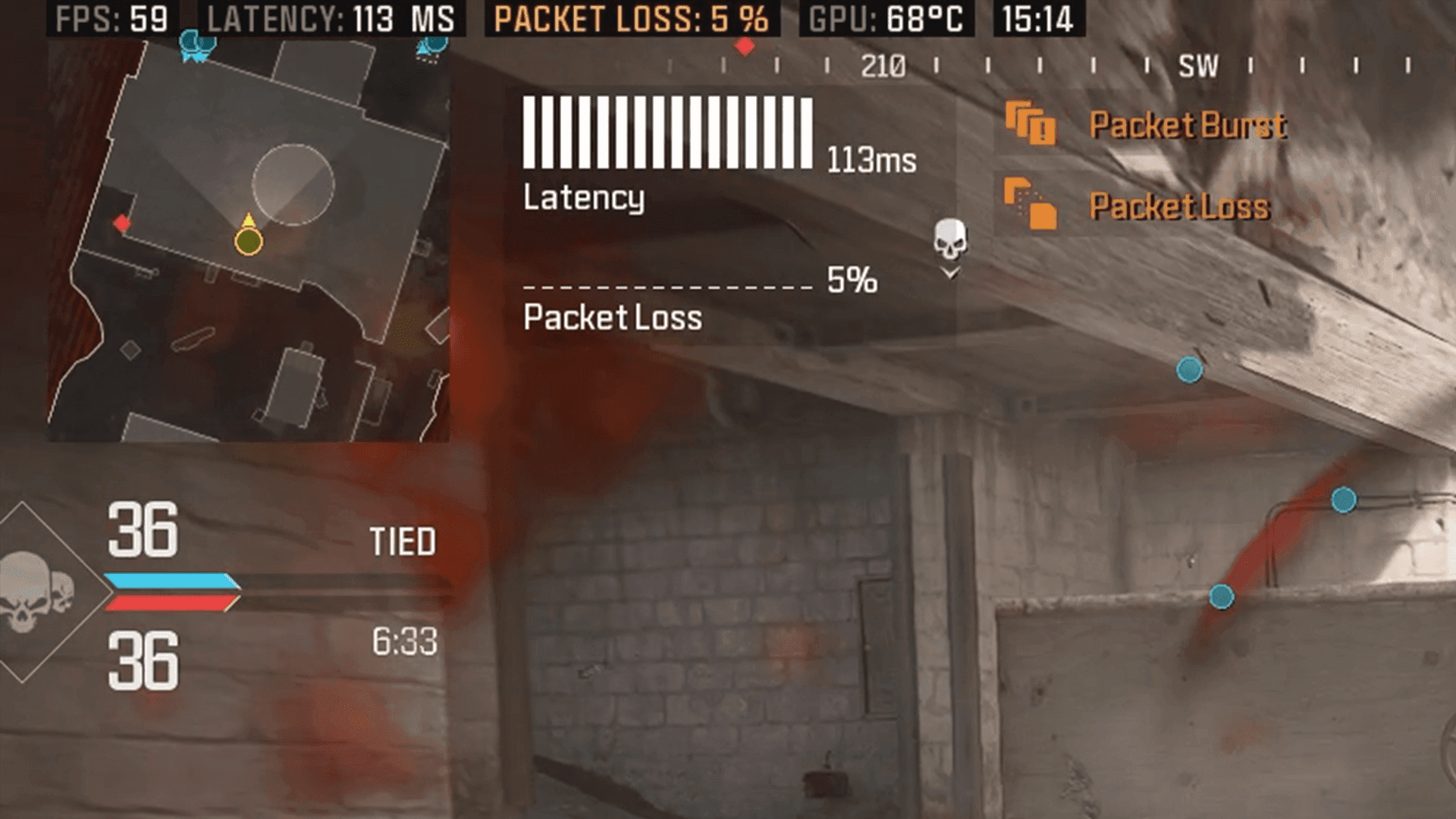Select the red diamond objective on minimap

click(121, 224)
